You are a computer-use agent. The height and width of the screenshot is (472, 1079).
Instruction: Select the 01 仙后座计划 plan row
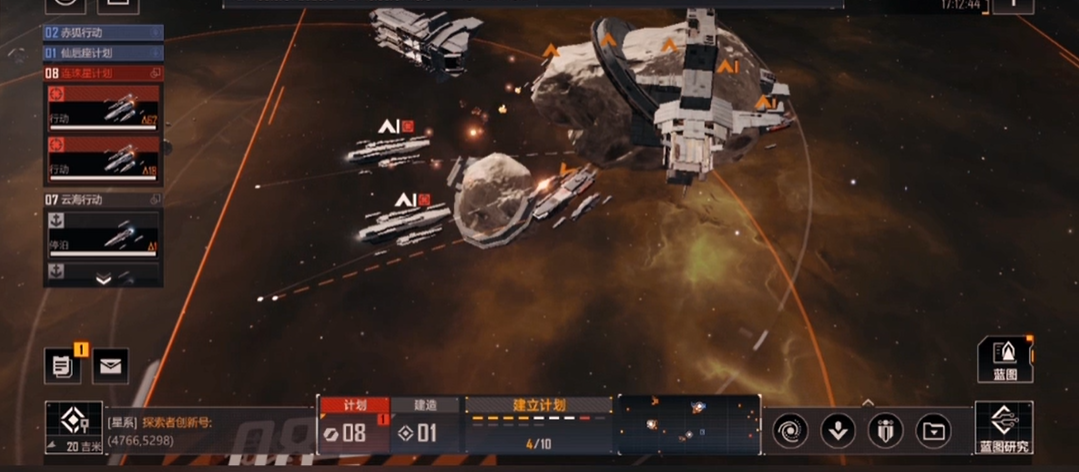(x=101, y=53)
